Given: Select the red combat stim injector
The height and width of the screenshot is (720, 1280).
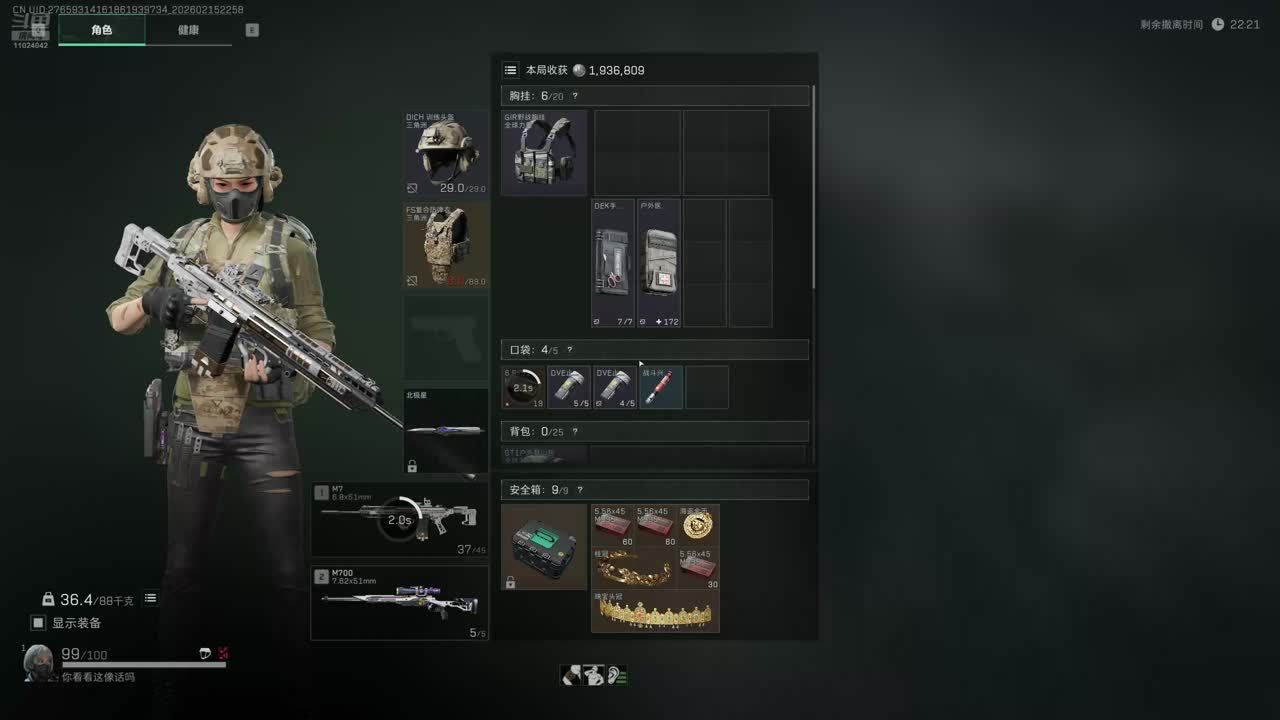Looking at the screenshot, I should point(661,387).
